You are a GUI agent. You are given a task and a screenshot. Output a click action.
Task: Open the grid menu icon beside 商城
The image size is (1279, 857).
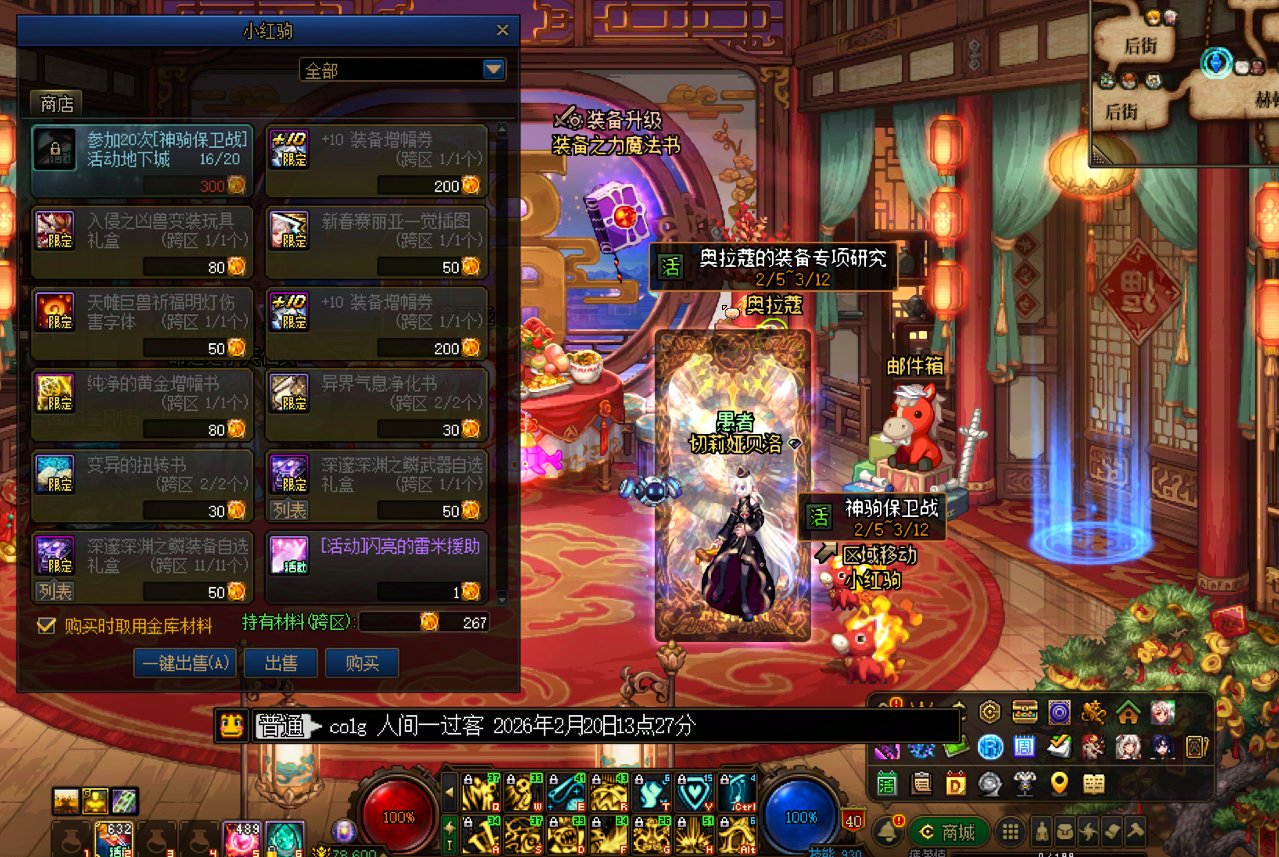pyautogui.click(x=1011, y=831)
